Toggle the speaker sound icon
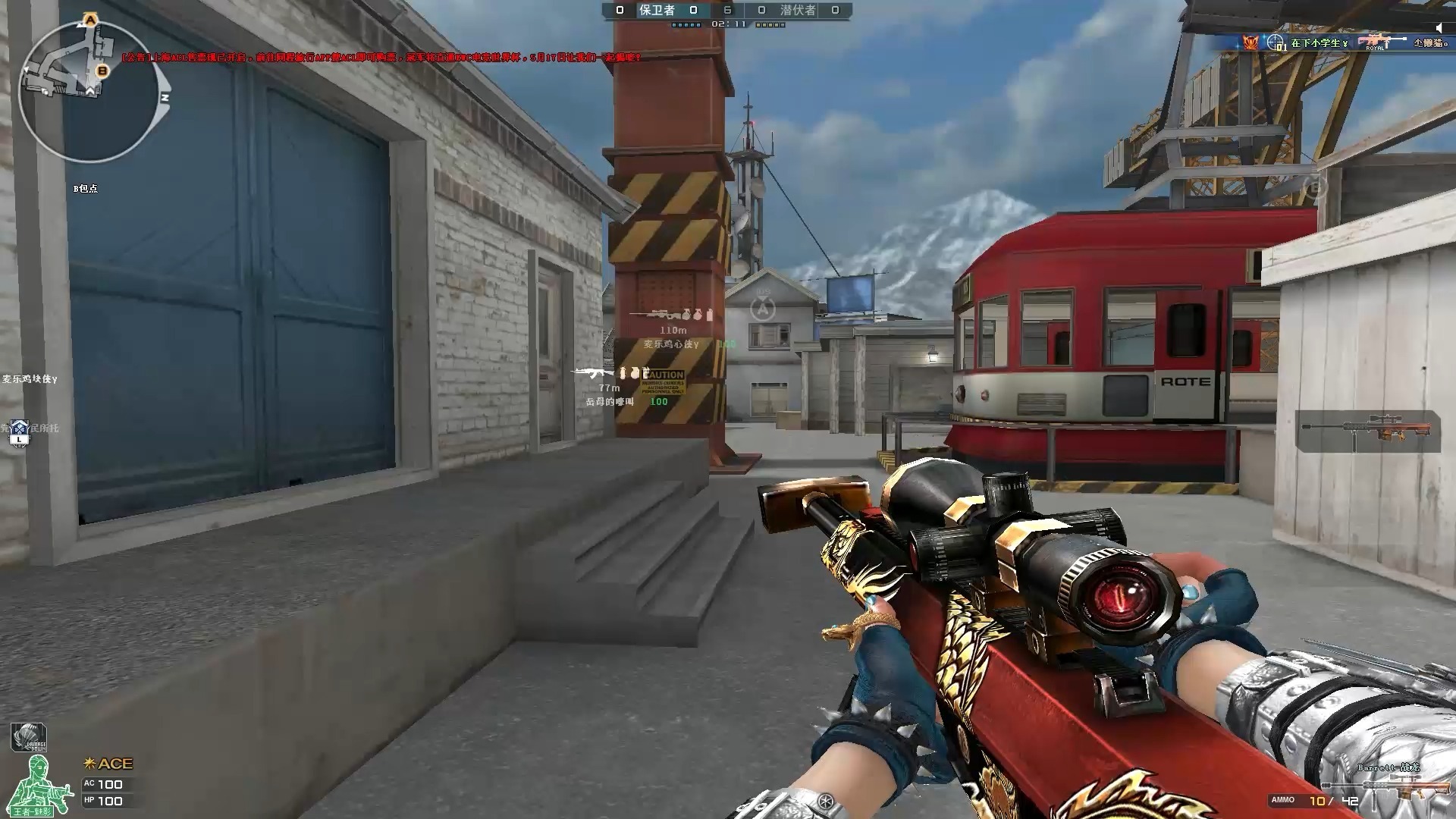Image resolution: width=1456 pixels, height=819 pixels. tap(1439, 29)
